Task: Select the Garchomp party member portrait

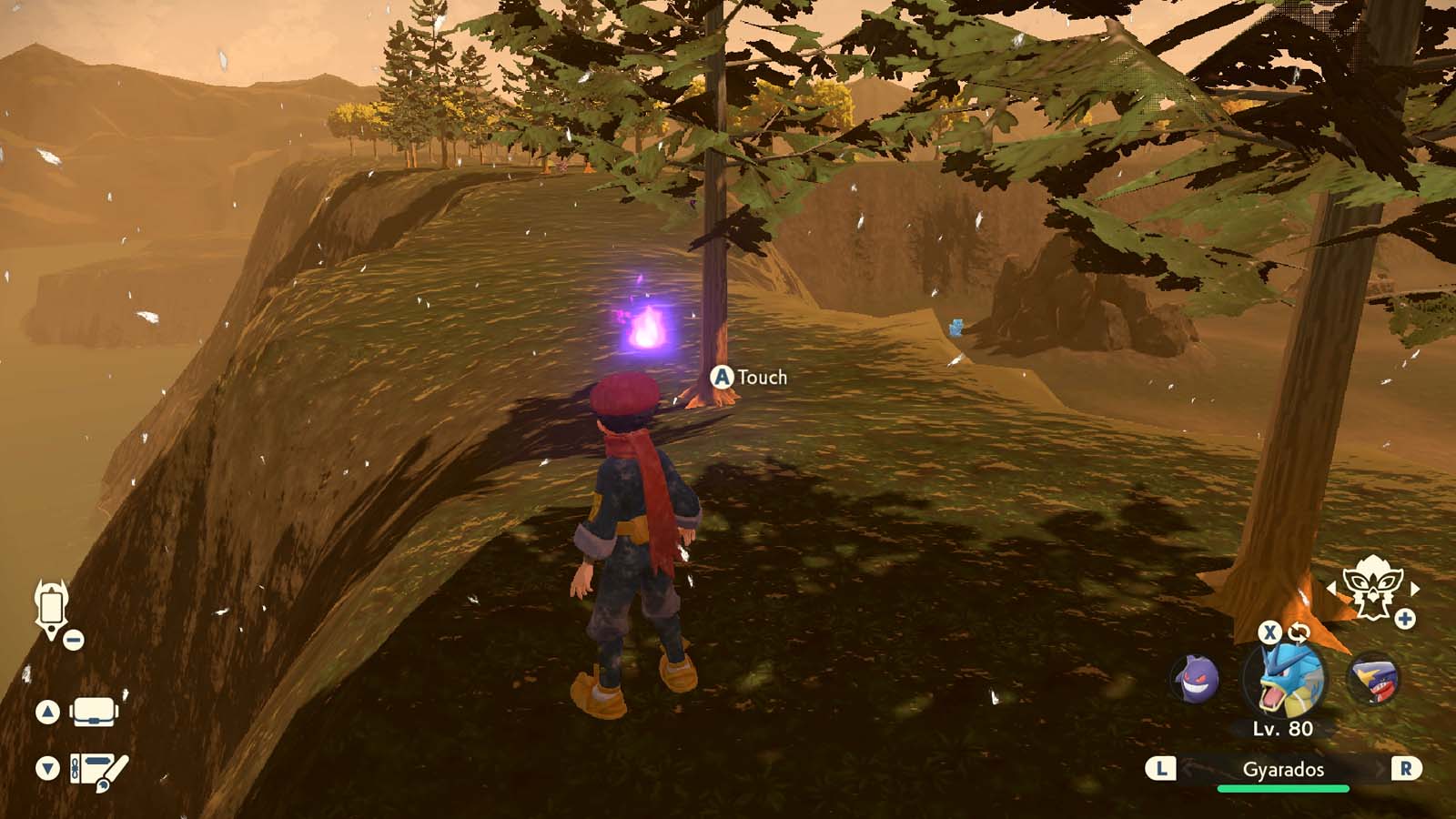Action: click(1376, 677)
